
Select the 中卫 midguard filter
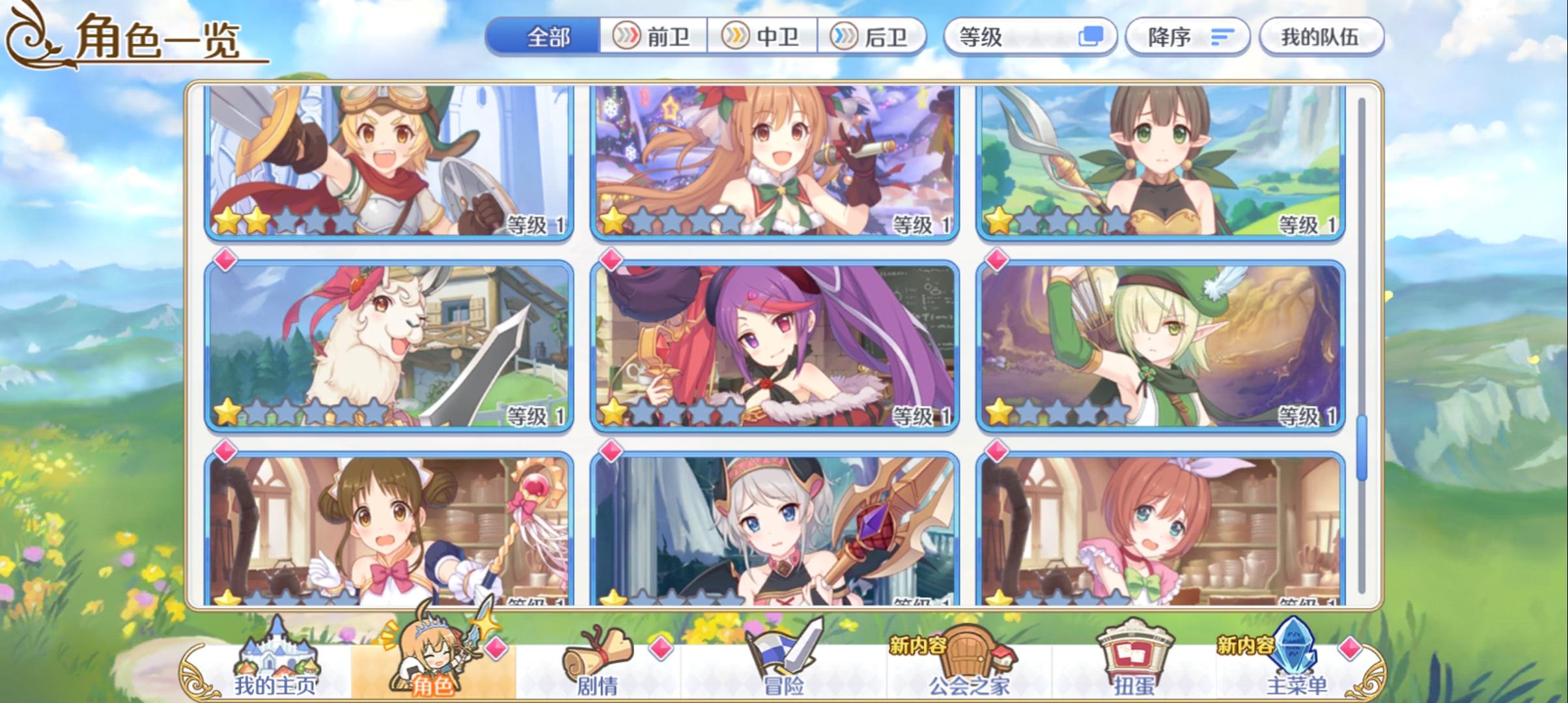coord(763,37)
